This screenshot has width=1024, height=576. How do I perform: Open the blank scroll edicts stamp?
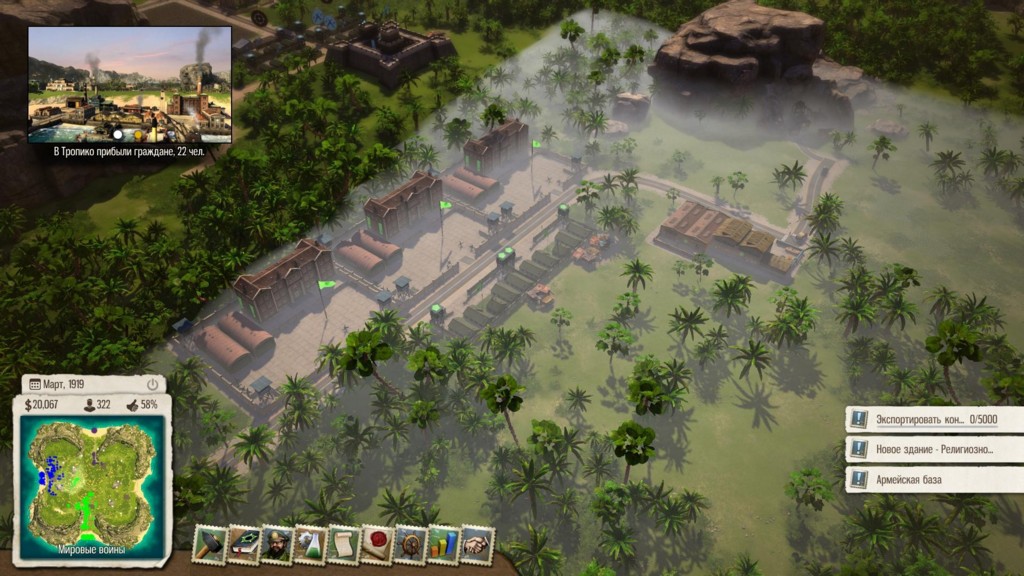[x=343, y=544]
